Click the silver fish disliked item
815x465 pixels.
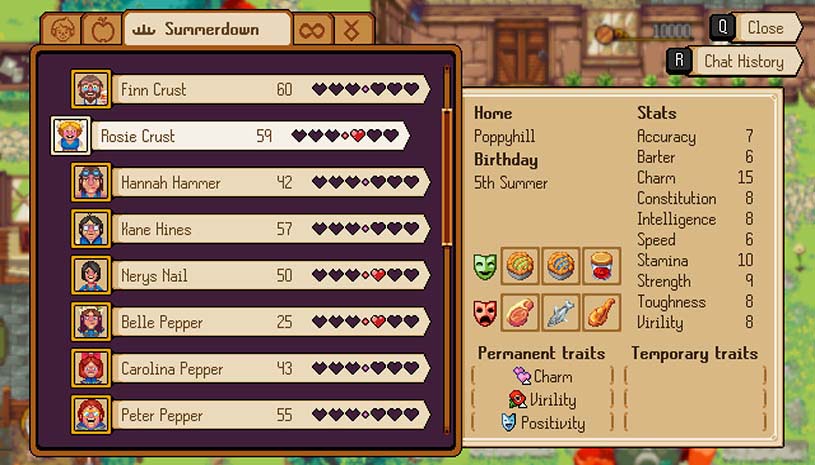click(560, 312)
